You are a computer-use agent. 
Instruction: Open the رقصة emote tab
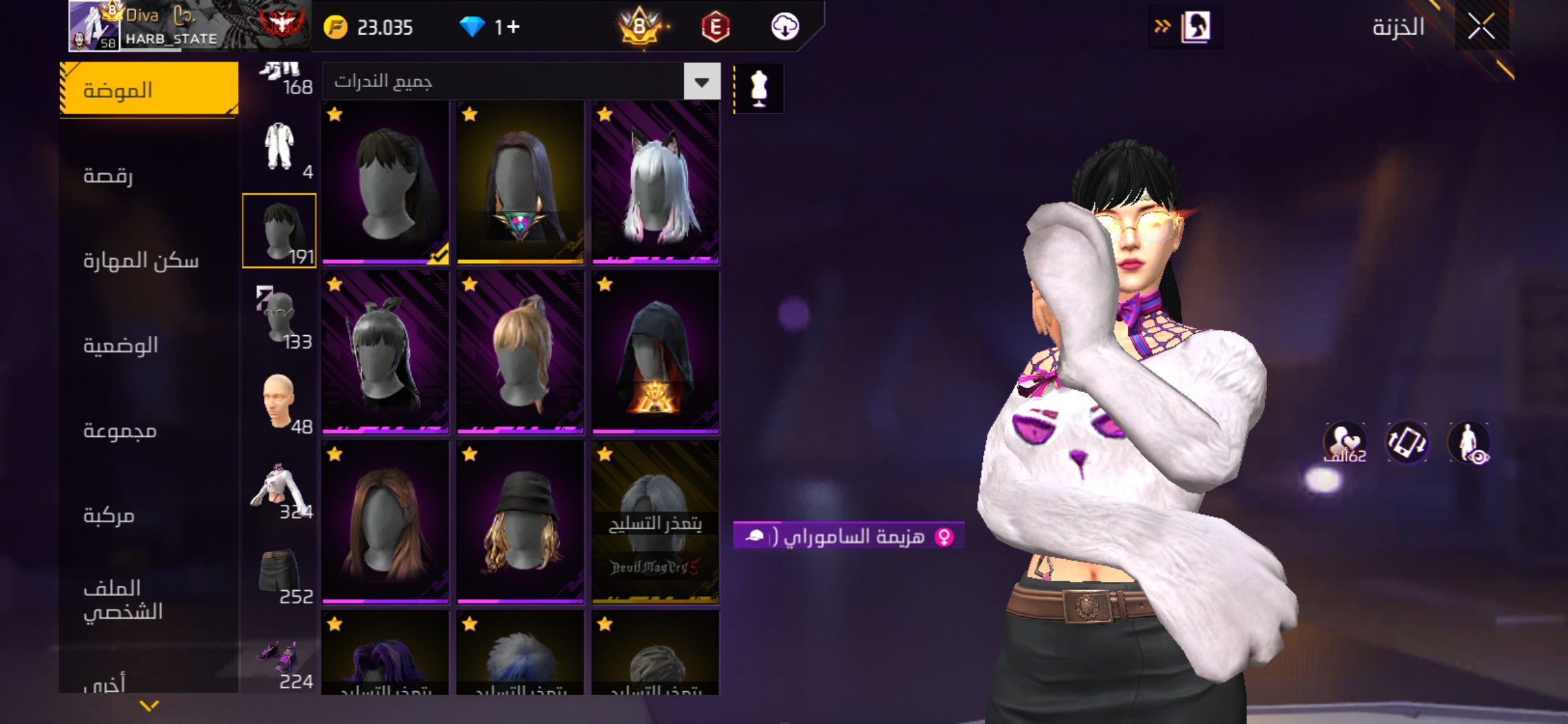tap(149, 175)
